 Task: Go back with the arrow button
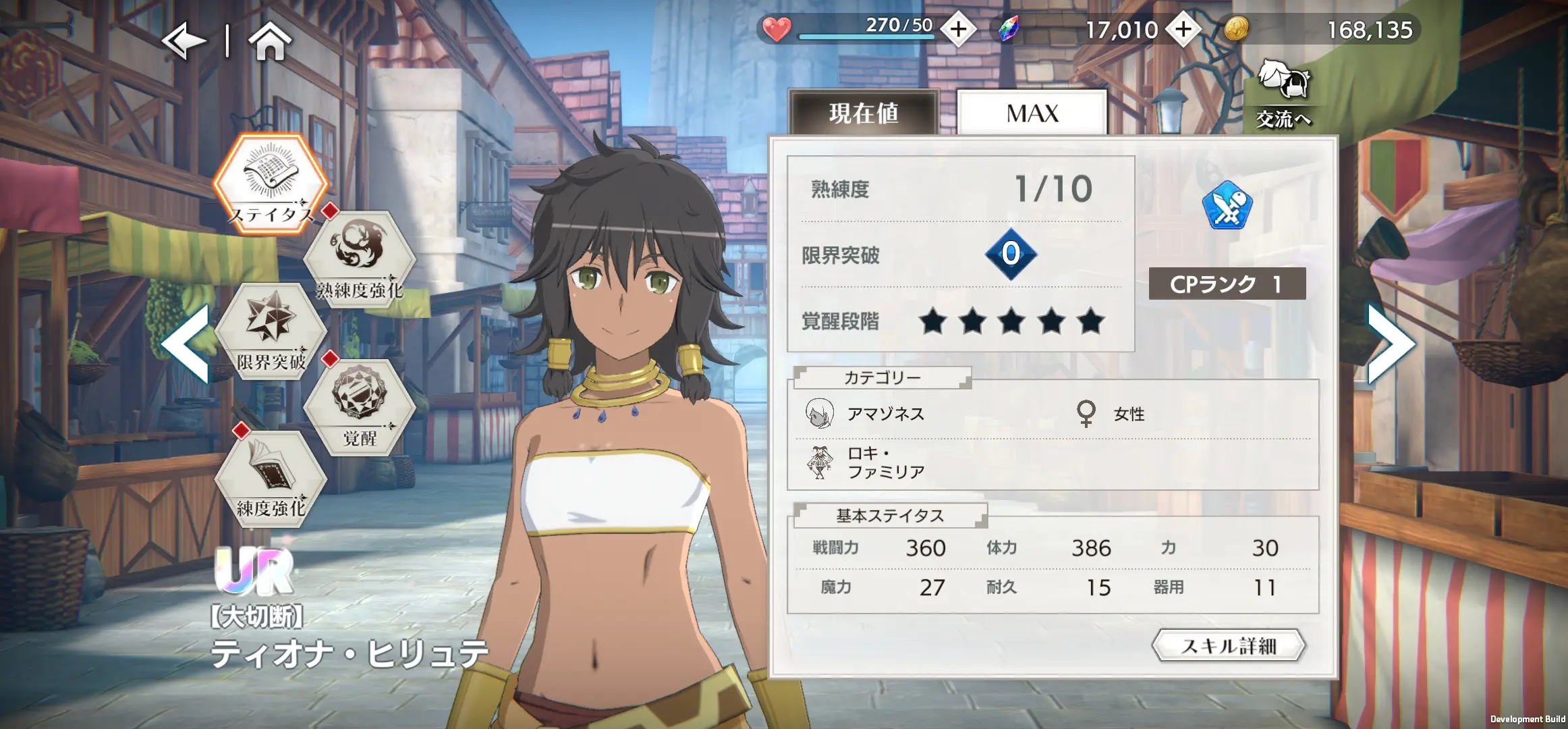tap(184, 42)
